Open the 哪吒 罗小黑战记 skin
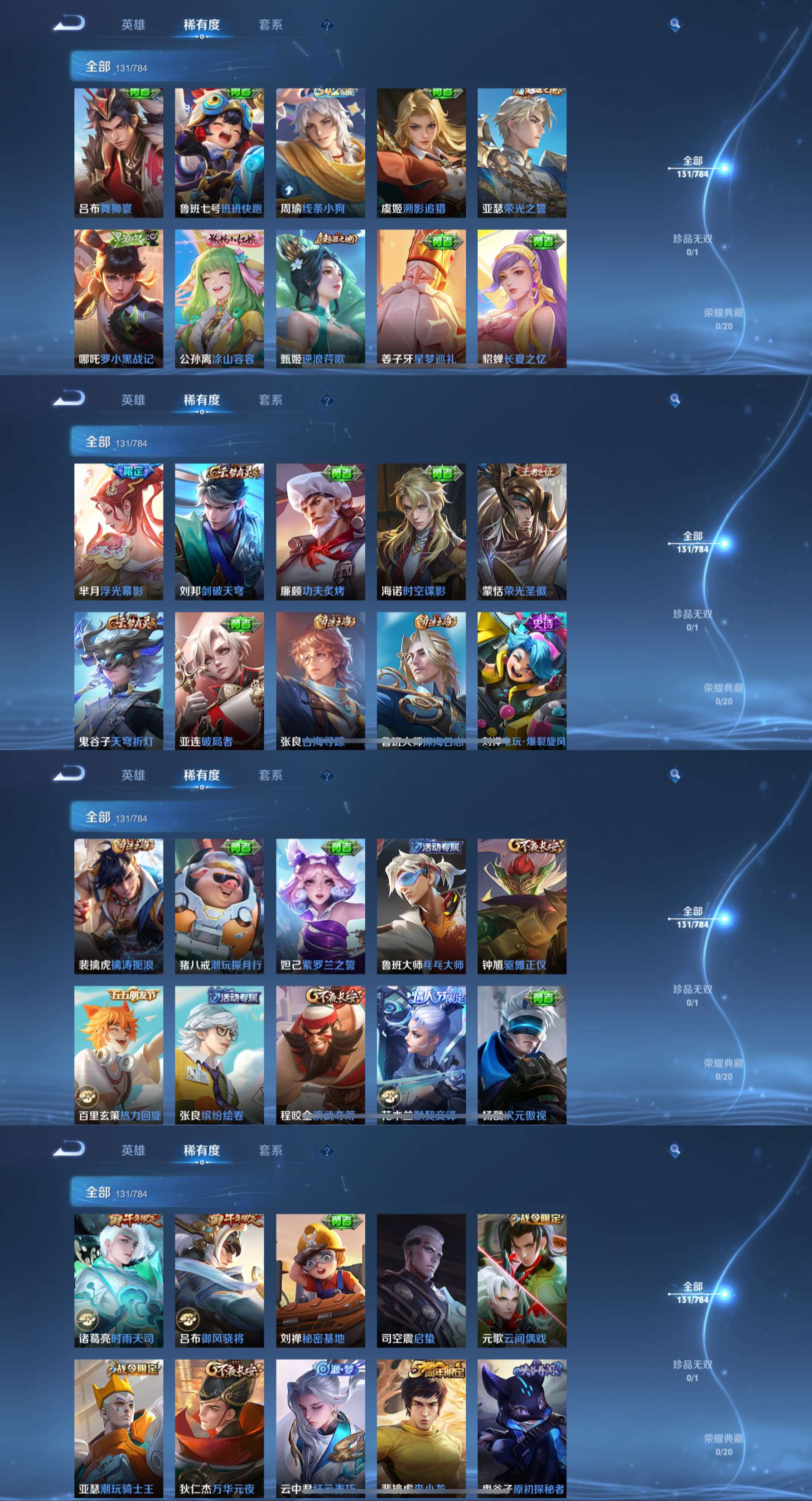 pos(118,298)
